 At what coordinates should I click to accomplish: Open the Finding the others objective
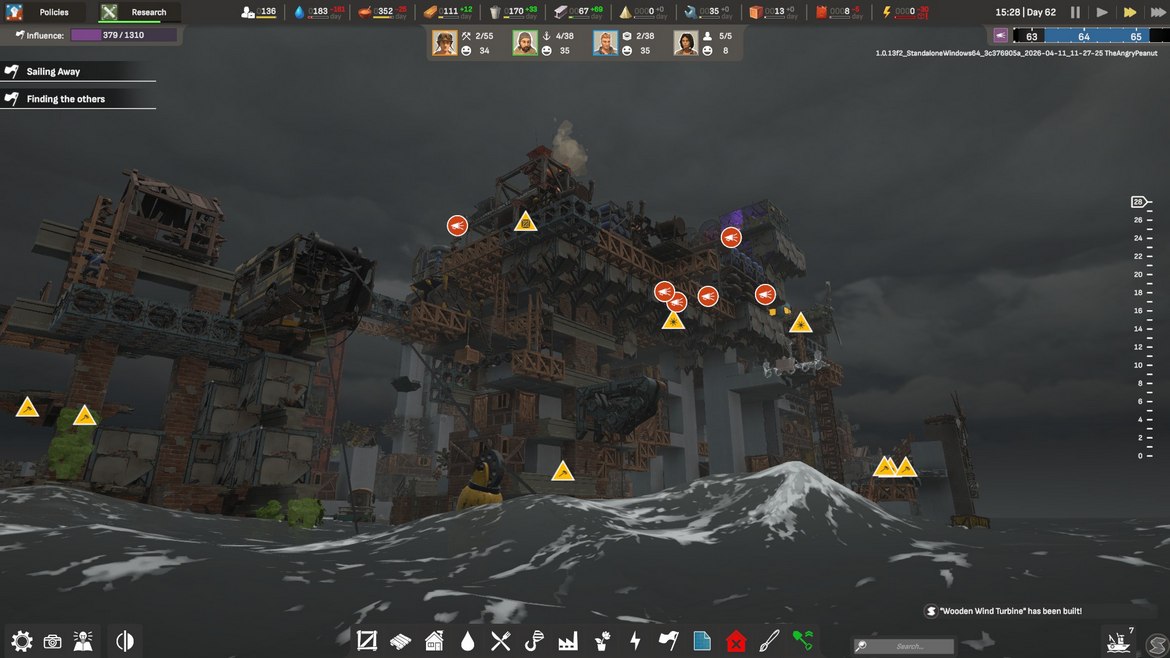[x=66, y=99]
